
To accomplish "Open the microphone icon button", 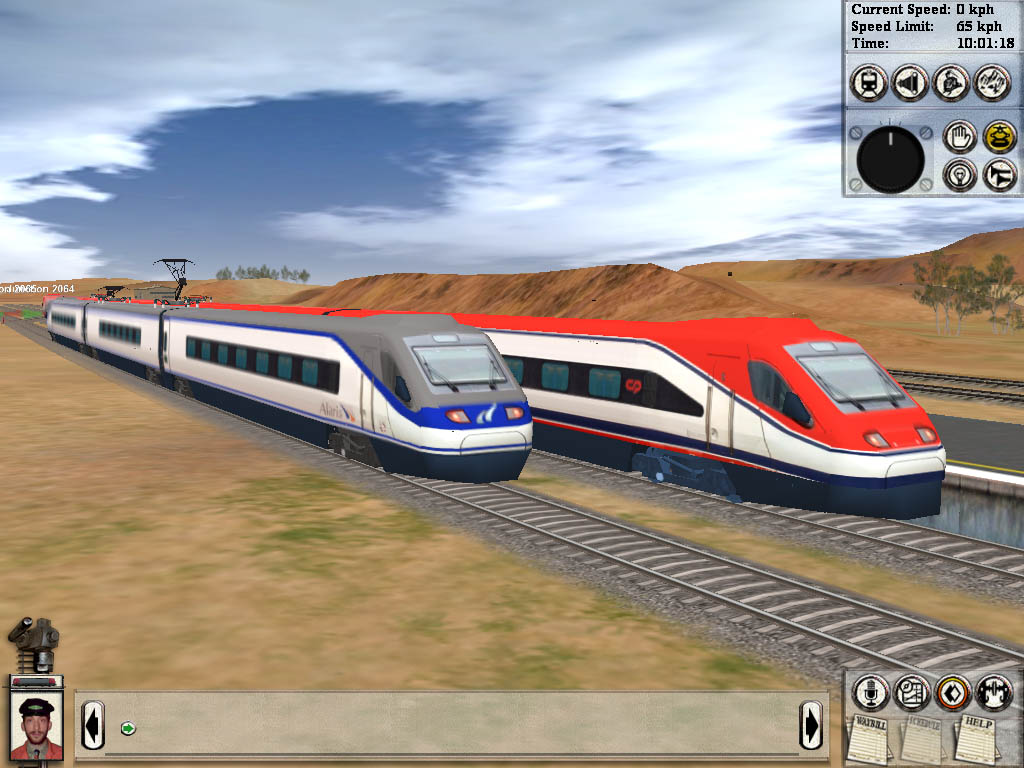I will pos(870,692).
